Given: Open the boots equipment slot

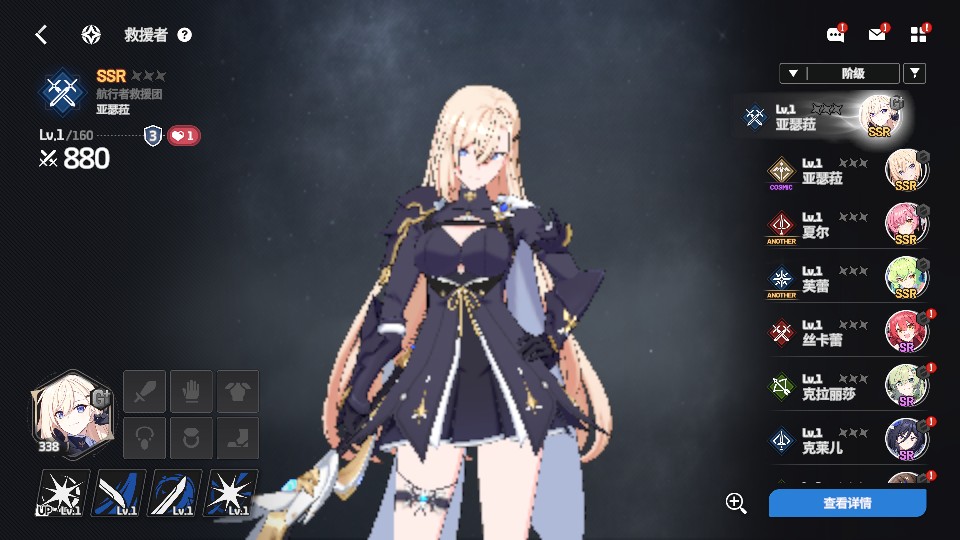Looking at the screenshot, I should (239, 438).
